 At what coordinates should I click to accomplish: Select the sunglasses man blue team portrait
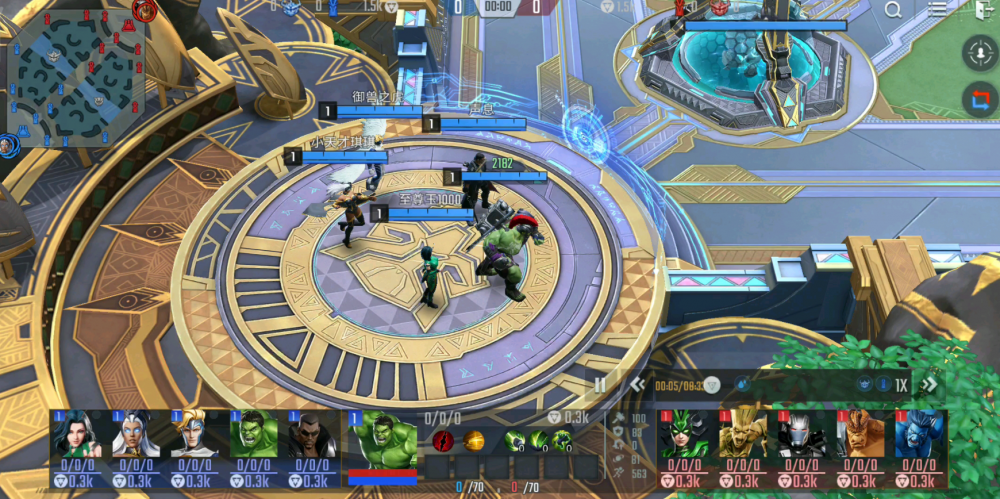(x=311, y=434)
